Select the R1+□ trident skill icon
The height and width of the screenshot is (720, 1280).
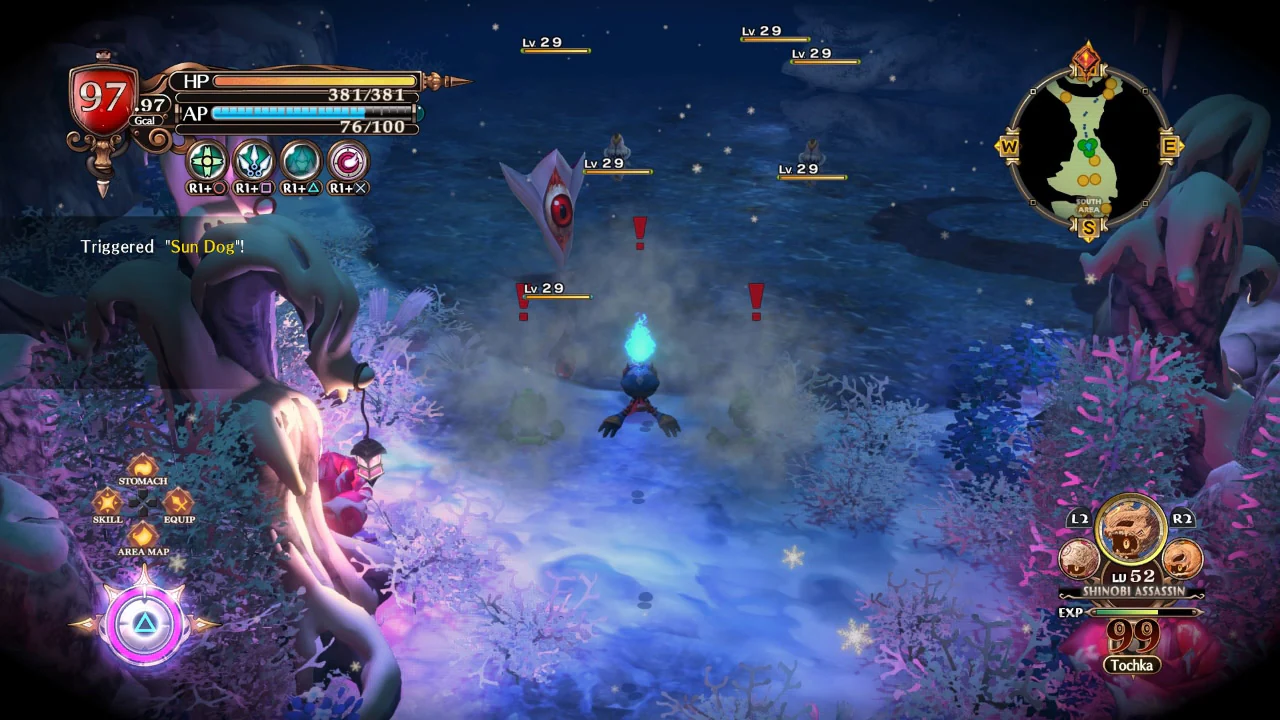(x=253, y=163)
